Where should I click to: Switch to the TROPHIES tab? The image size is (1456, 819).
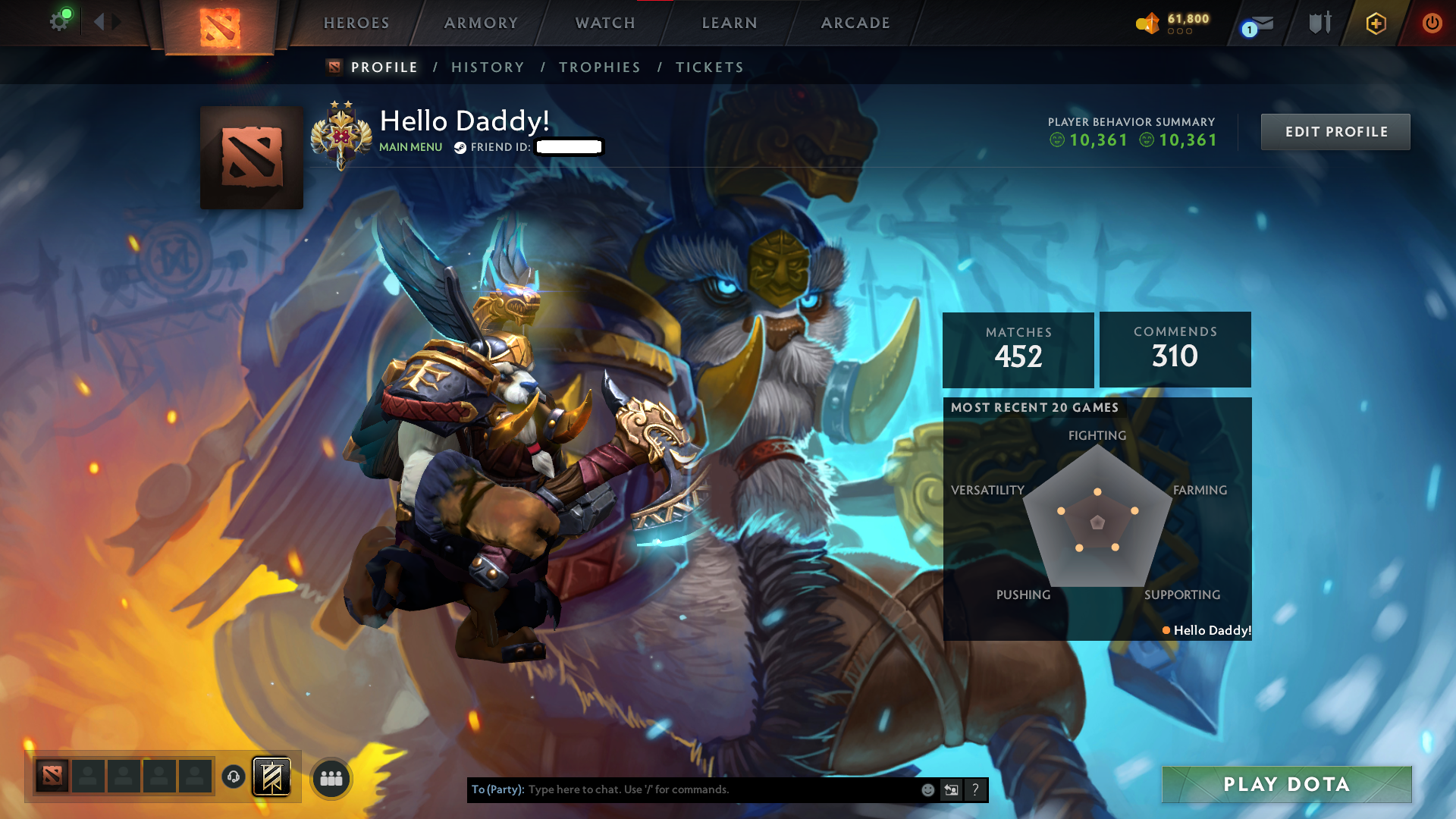point(599,67)
